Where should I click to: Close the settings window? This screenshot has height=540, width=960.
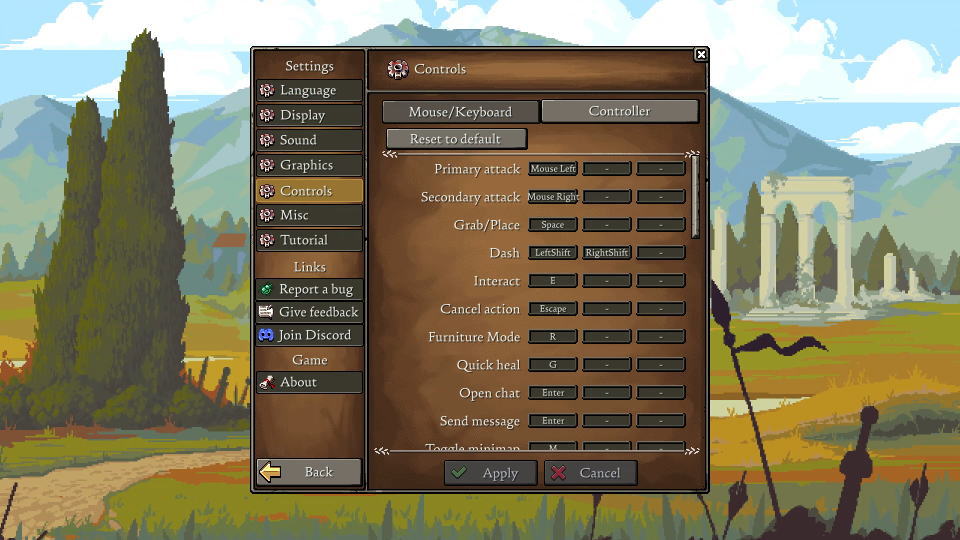[701, 55]
